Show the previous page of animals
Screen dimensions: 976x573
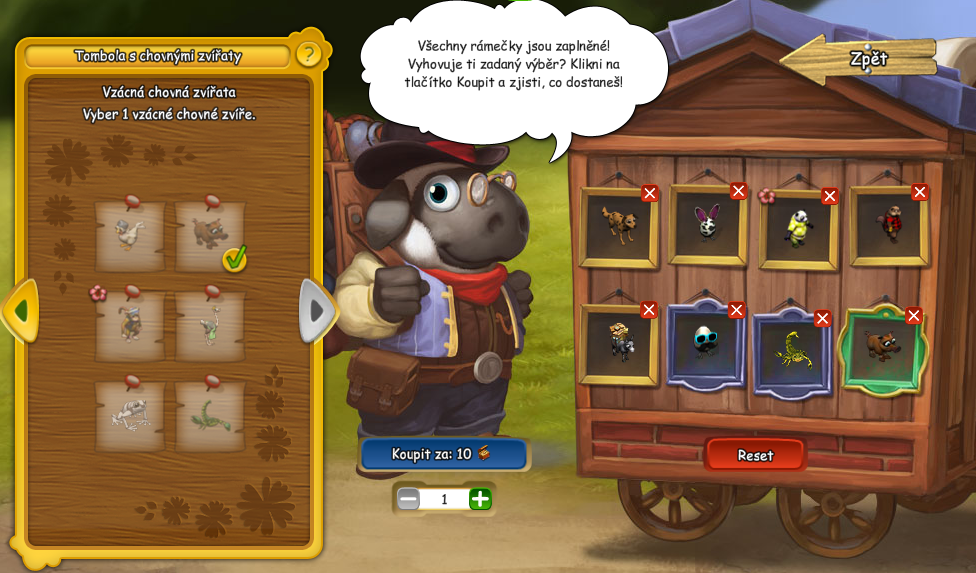pyautogui.click(x=20, y=311)
